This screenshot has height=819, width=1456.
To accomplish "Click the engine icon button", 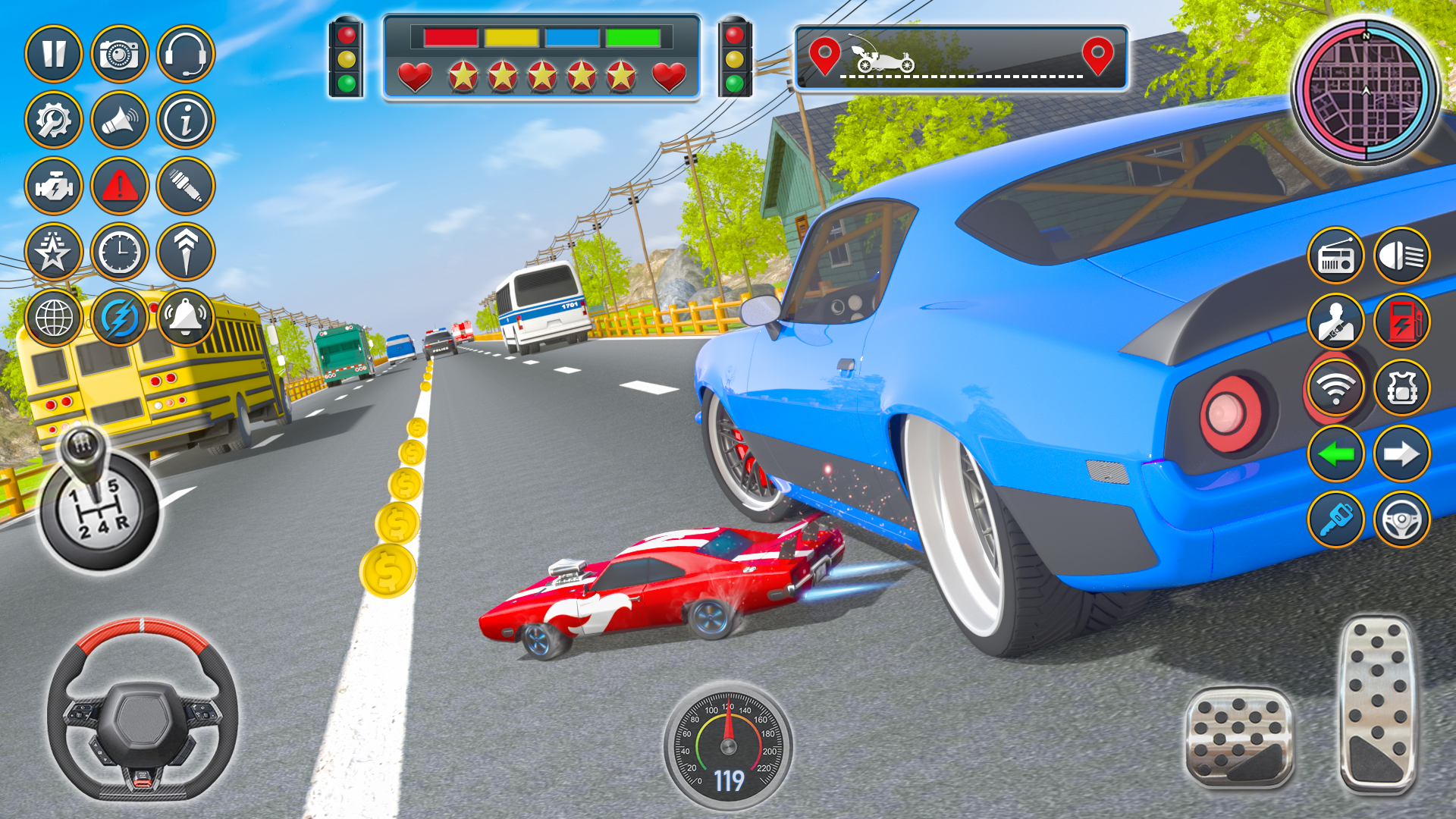I will pos(54,186).
